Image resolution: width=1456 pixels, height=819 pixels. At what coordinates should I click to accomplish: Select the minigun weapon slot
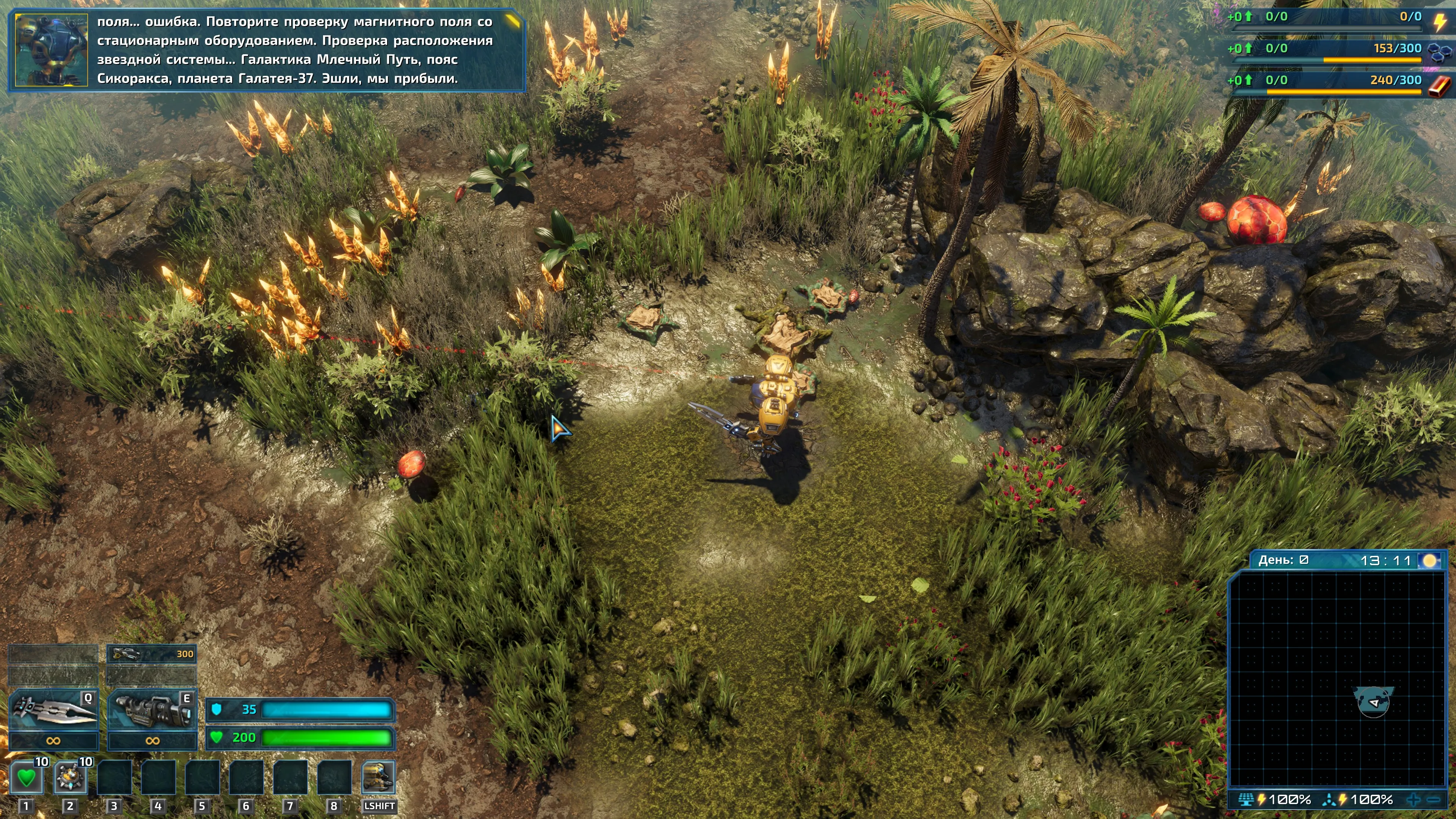click(x=152, y=710)
